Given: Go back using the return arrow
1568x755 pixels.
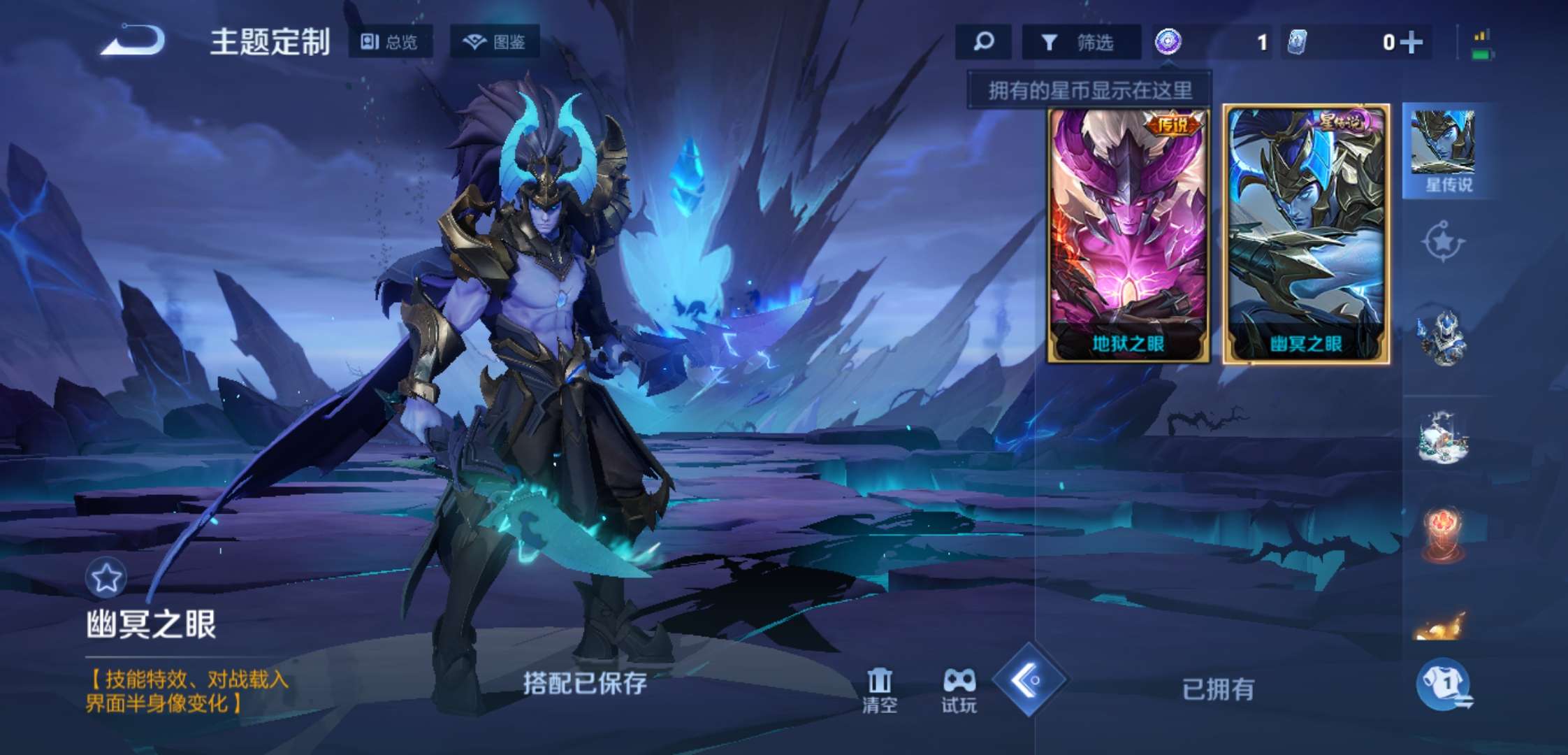Looking at the screenshot, I should pyautogui.click(x=133, y=41).
